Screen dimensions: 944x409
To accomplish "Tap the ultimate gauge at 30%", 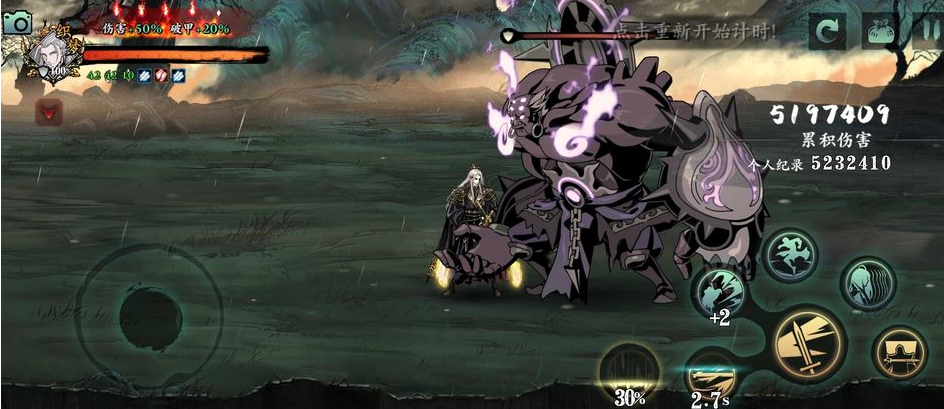I will 629,369.
